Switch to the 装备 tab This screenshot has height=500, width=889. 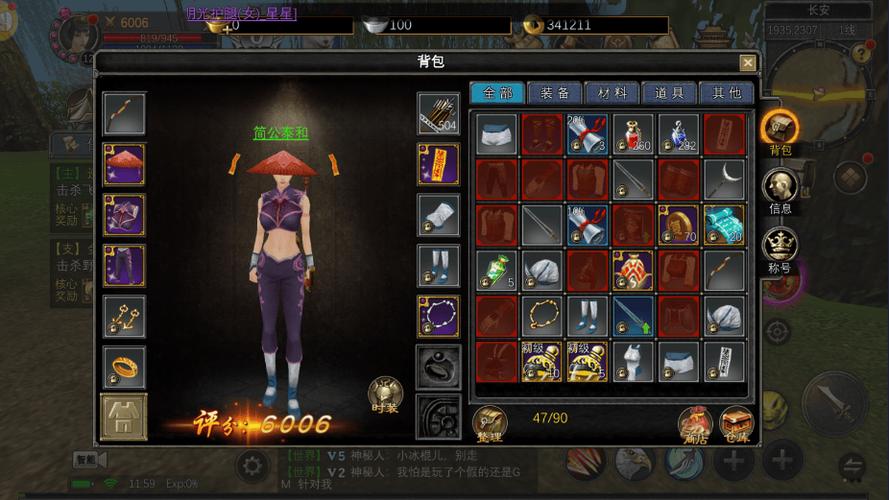[x=555, y=93]
